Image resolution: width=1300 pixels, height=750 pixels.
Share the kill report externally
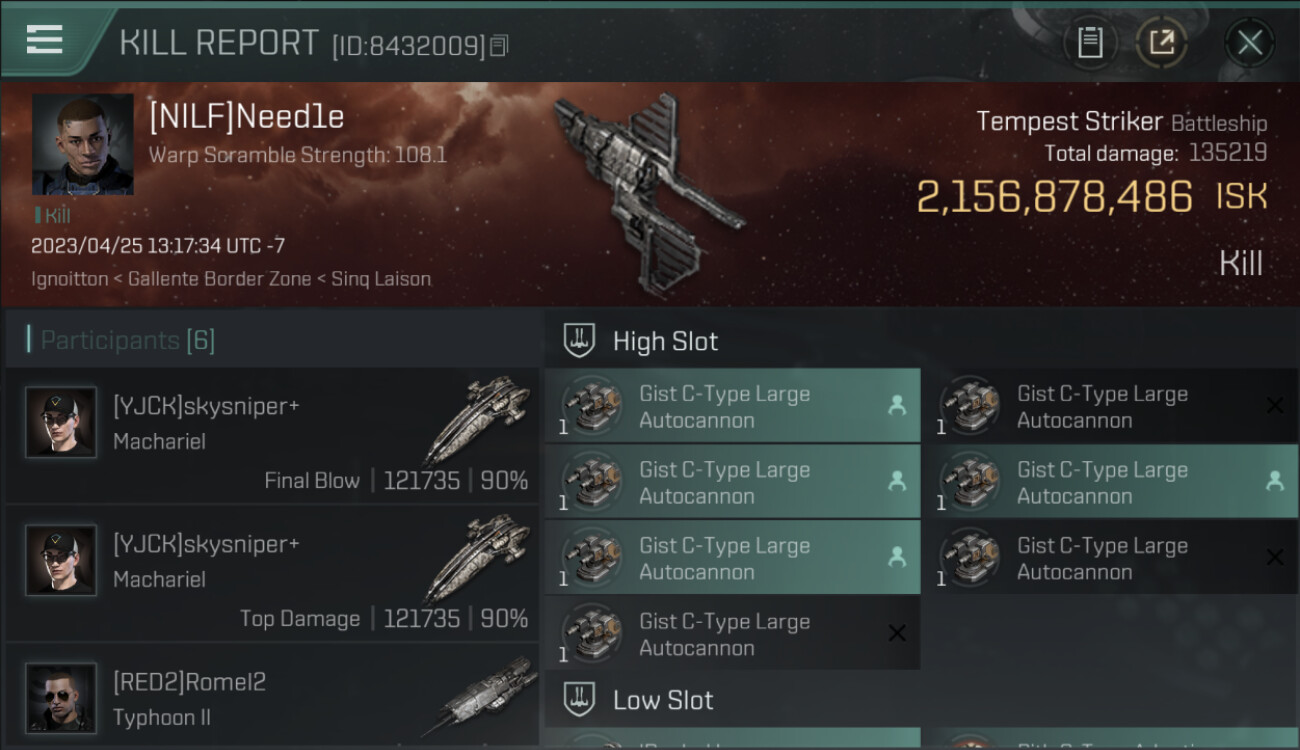coord(1161,43)
